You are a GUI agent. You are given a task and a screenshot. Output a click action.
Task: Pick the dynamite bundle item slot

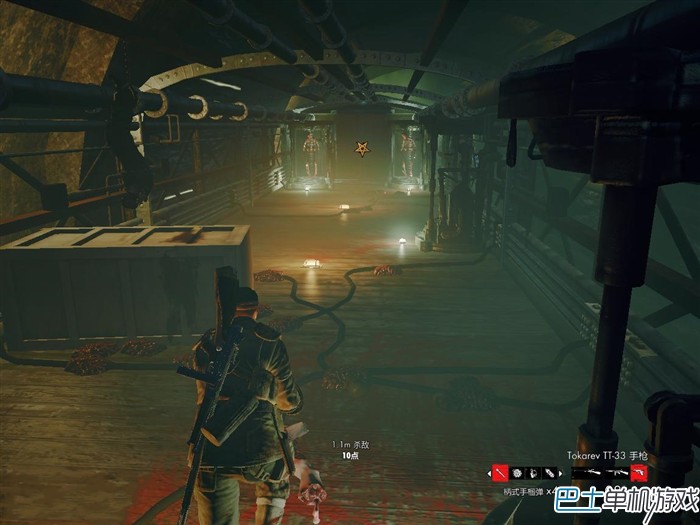point(550,472)
